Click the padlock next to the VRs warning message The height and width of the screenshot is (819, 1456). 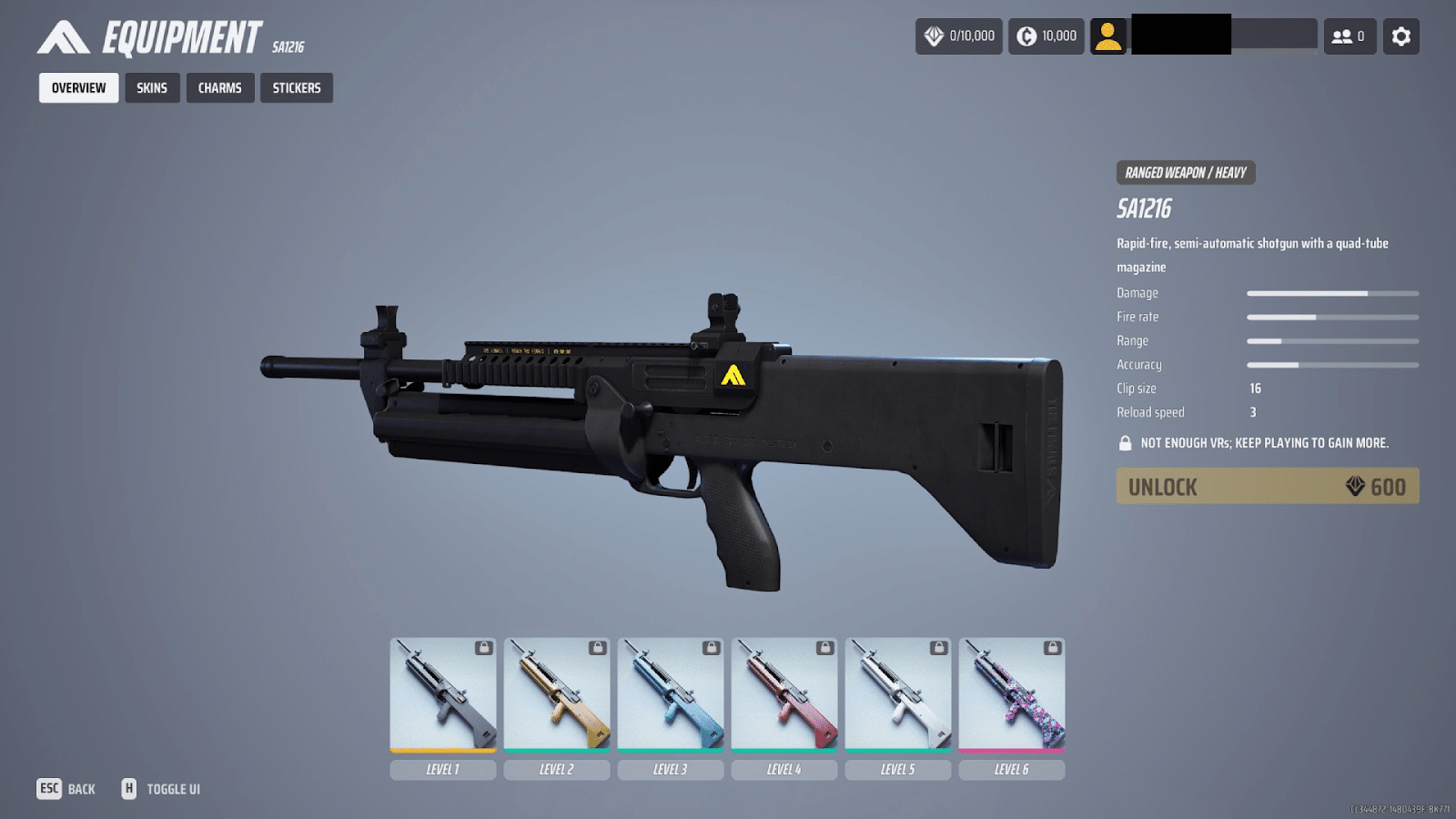tap(1125, 442)
